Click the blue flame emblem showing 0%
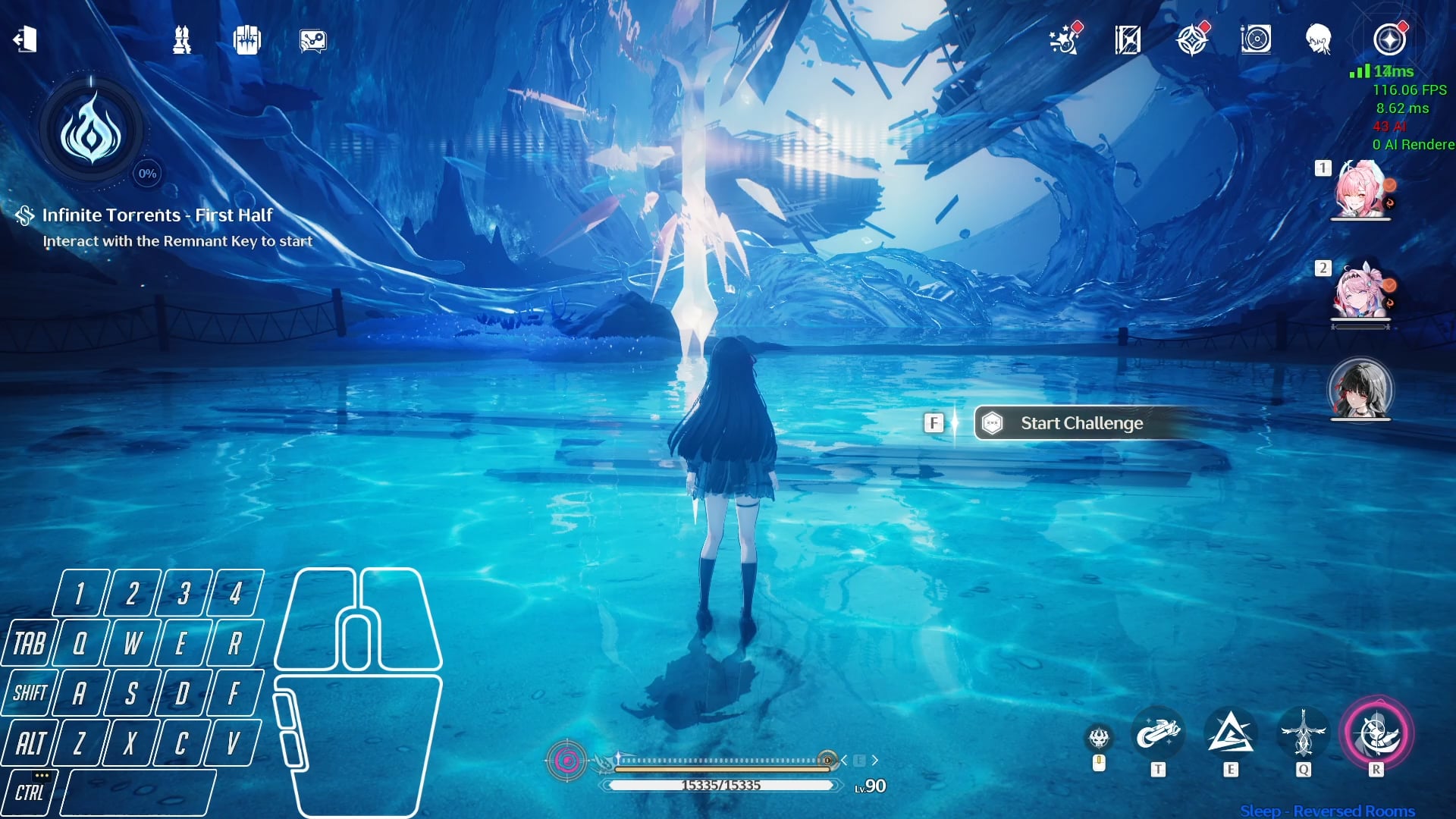Image resolution: width=1456 pixels, height=819 pixels. pos(91,130)
